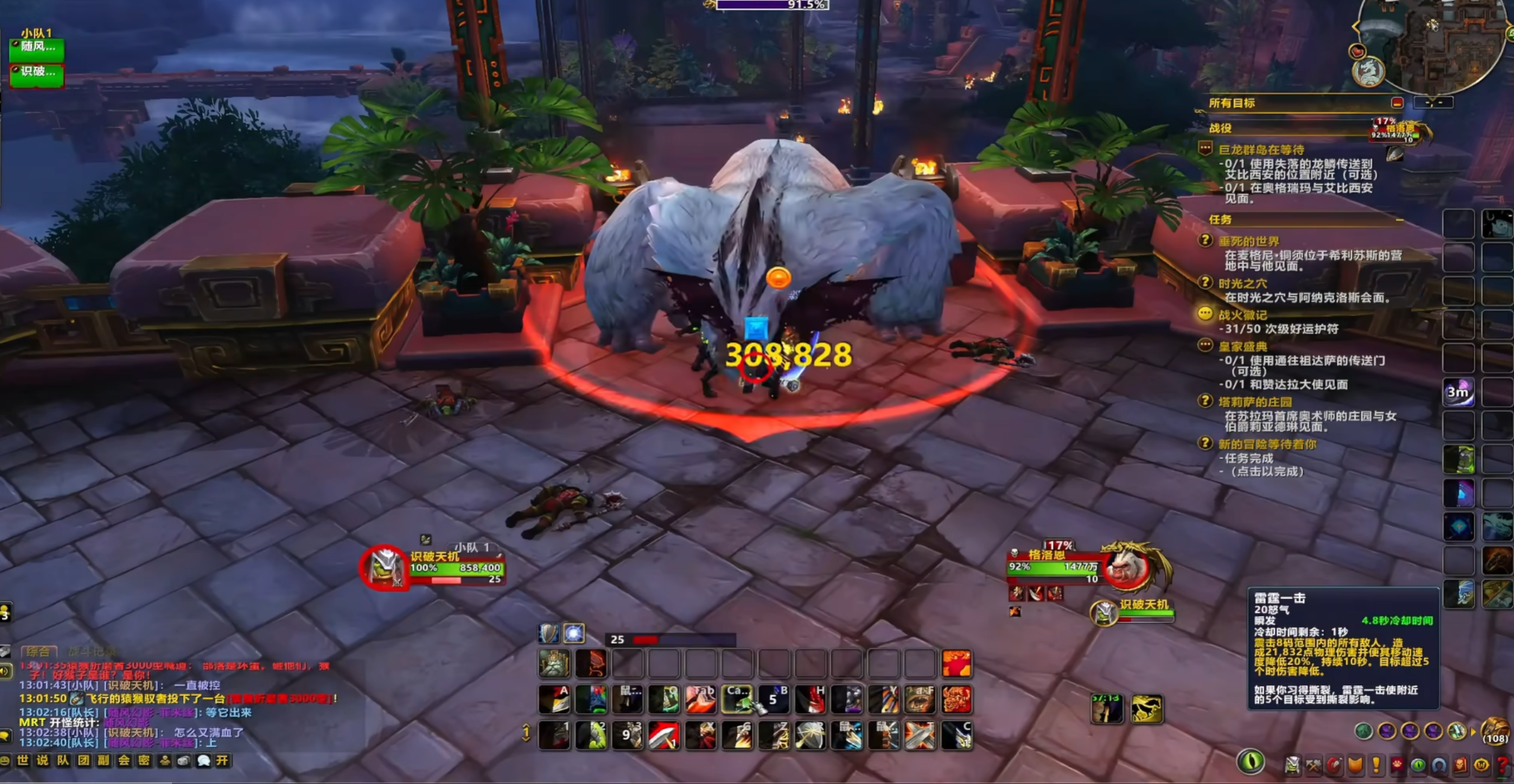Use the red-orange swirl ability in top bar
1514x784 pixels.
point(956,664)
